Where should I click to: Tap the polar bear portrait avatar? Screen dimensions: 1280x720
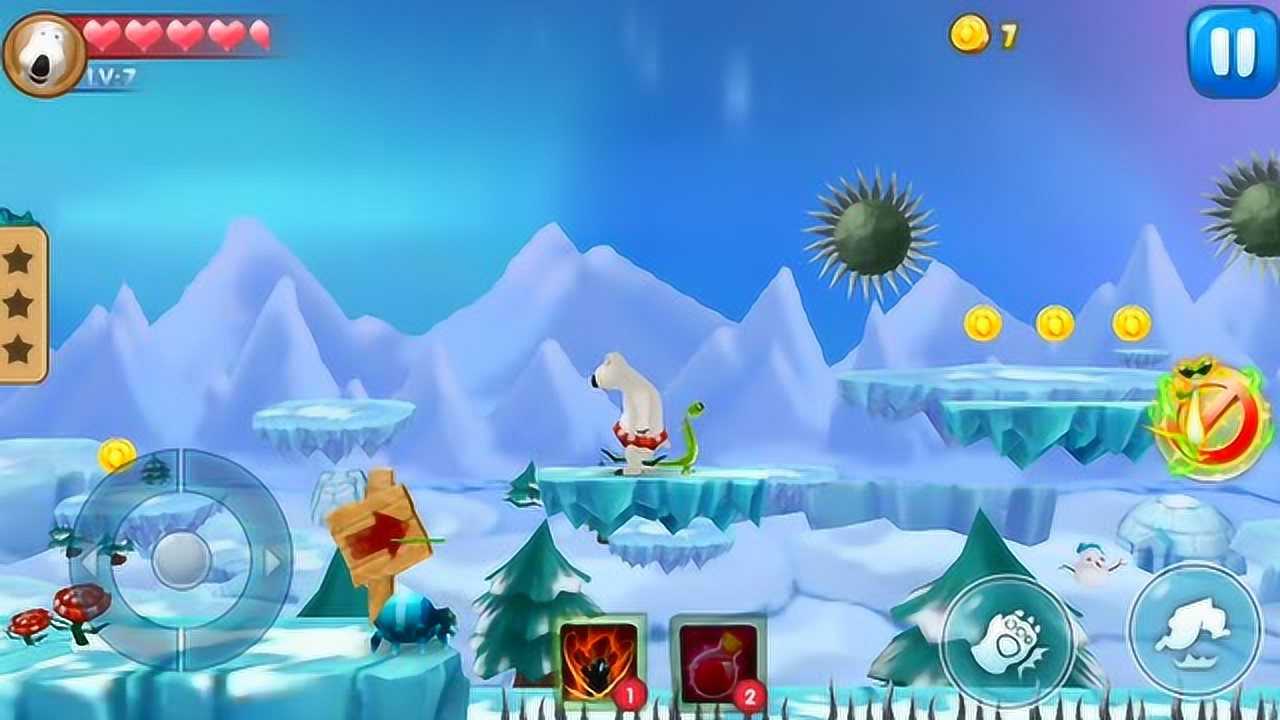tap(44, 55)
